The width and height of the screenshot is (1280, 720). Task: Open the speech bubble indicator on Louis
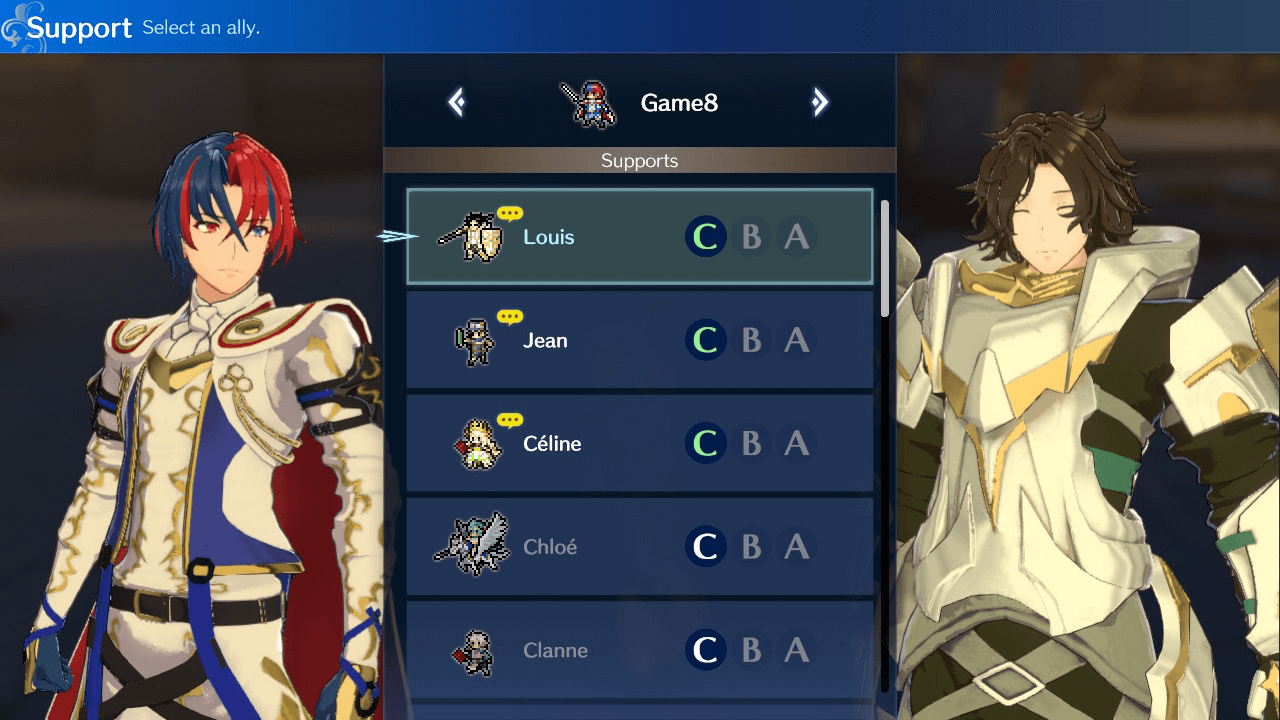click(x=508, y=212)
